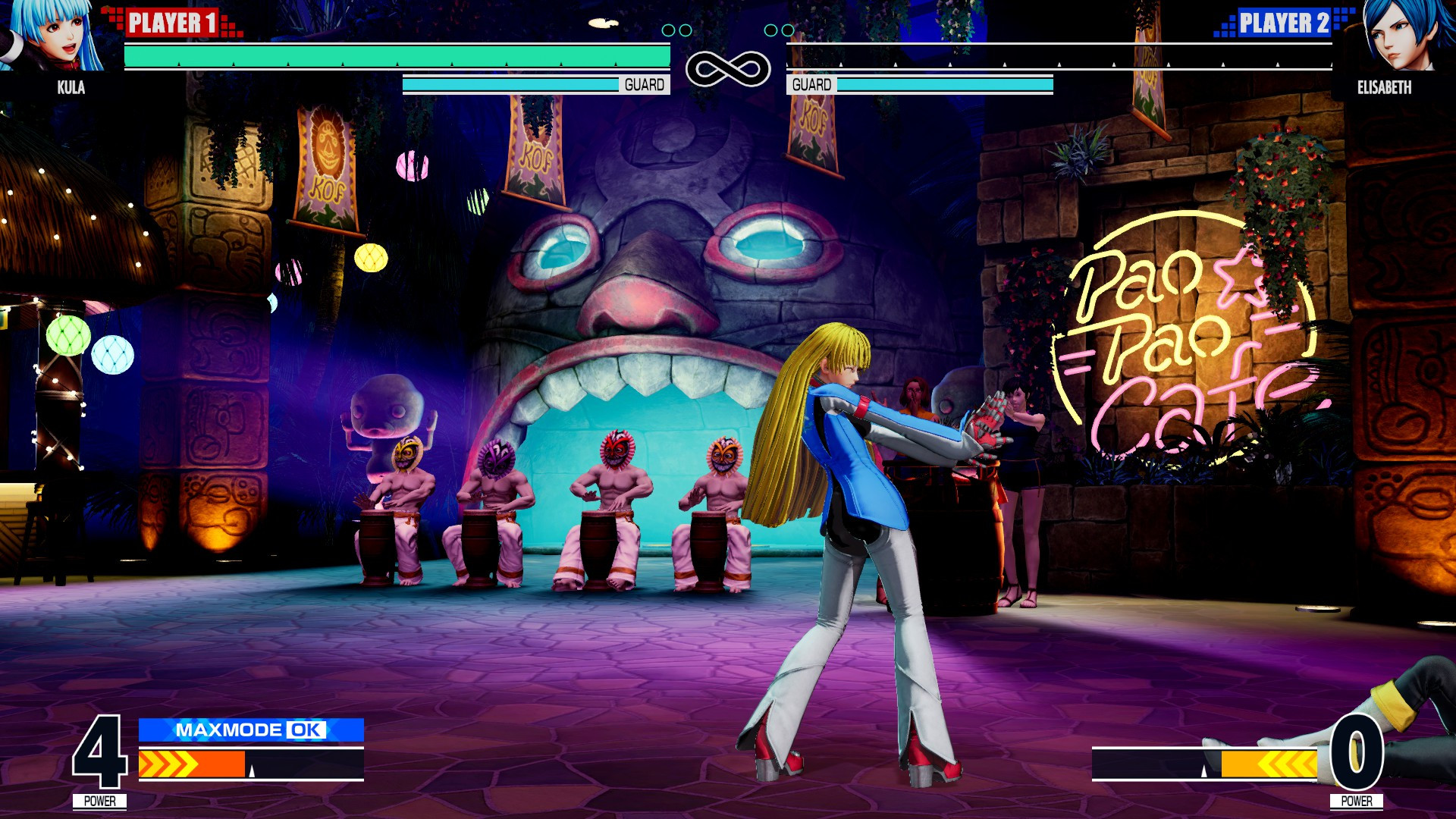Select the infinity timer symbol

[x=728, y=68]
